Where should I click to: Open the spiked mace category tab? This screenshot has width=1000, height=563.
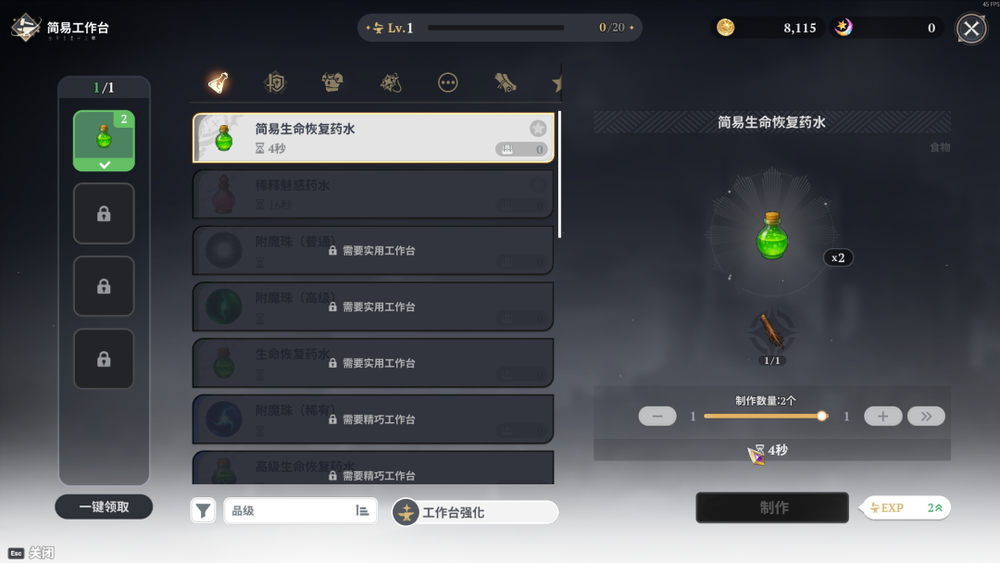pyautogui.click(x=391, y=83)
